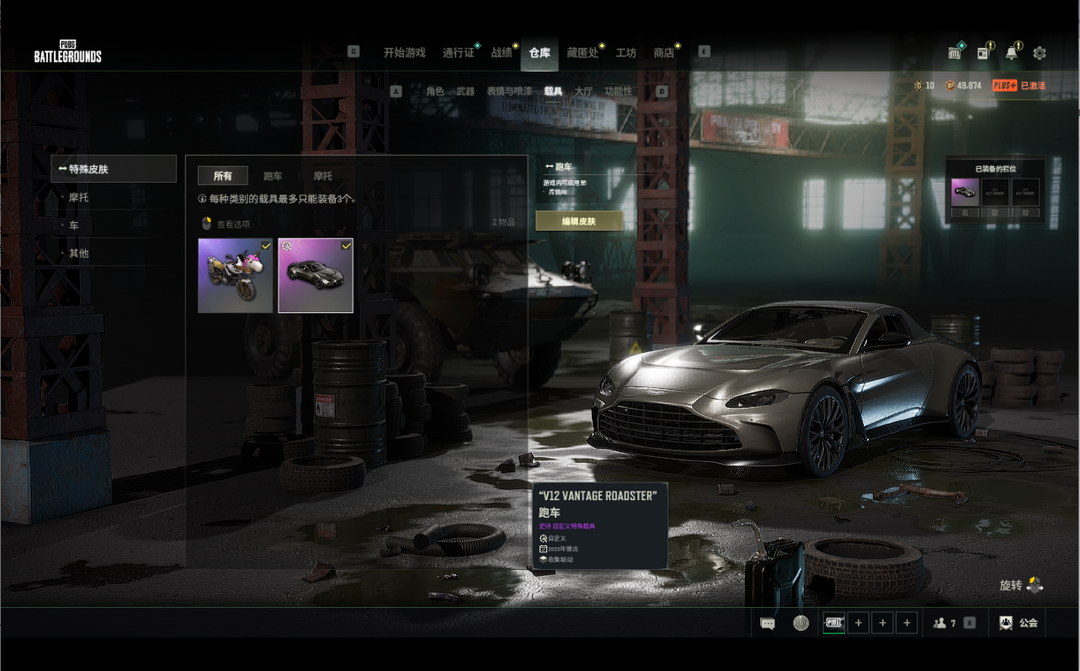Image resolution: width=1080 pixels, height=671 pixels.
Task: Visit the 商店 store
Action: coord(663,53)
